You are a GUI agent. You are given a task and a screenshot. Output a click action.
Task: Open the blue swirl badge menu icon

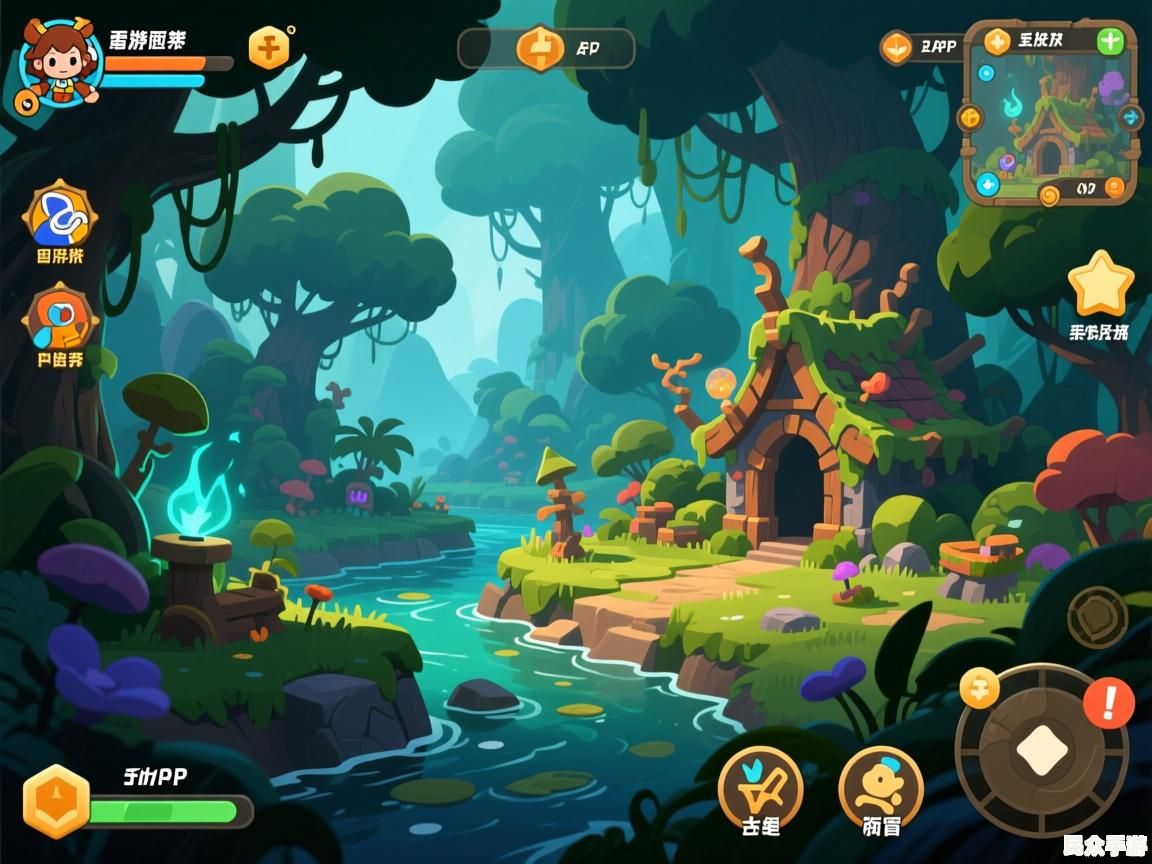click(60, 215)
